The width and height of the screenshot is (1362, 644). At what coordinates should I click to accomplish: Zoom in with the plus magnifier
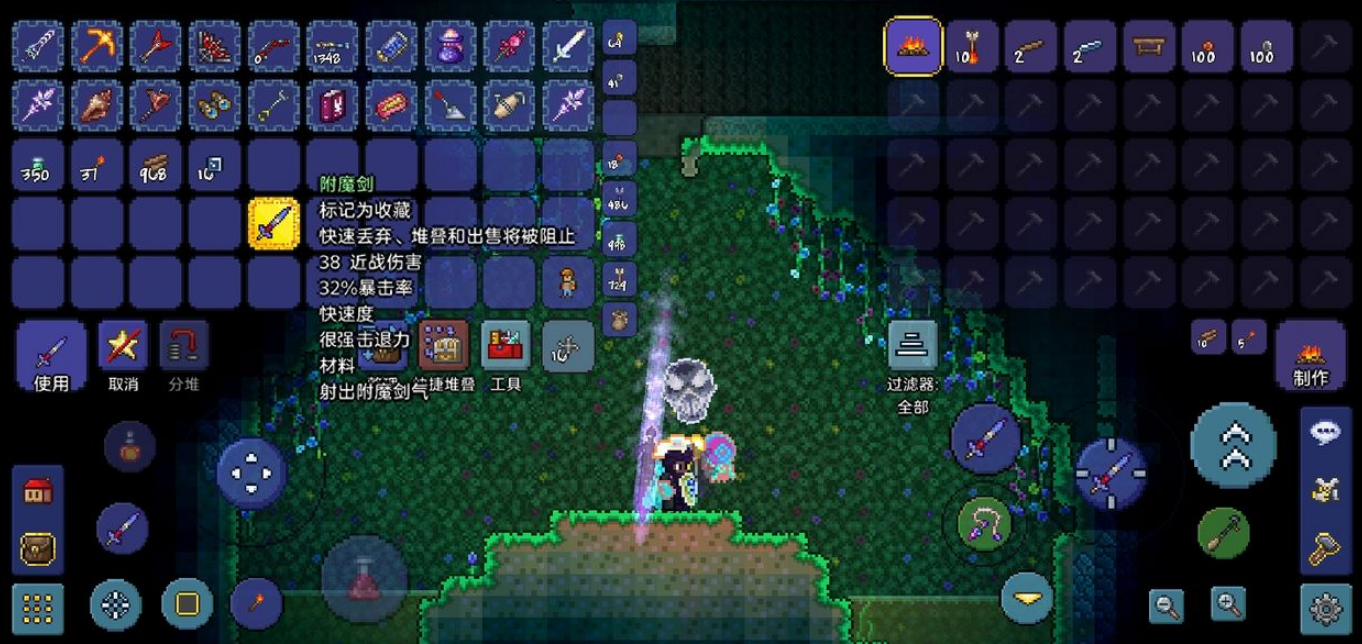coord(1227,603)
